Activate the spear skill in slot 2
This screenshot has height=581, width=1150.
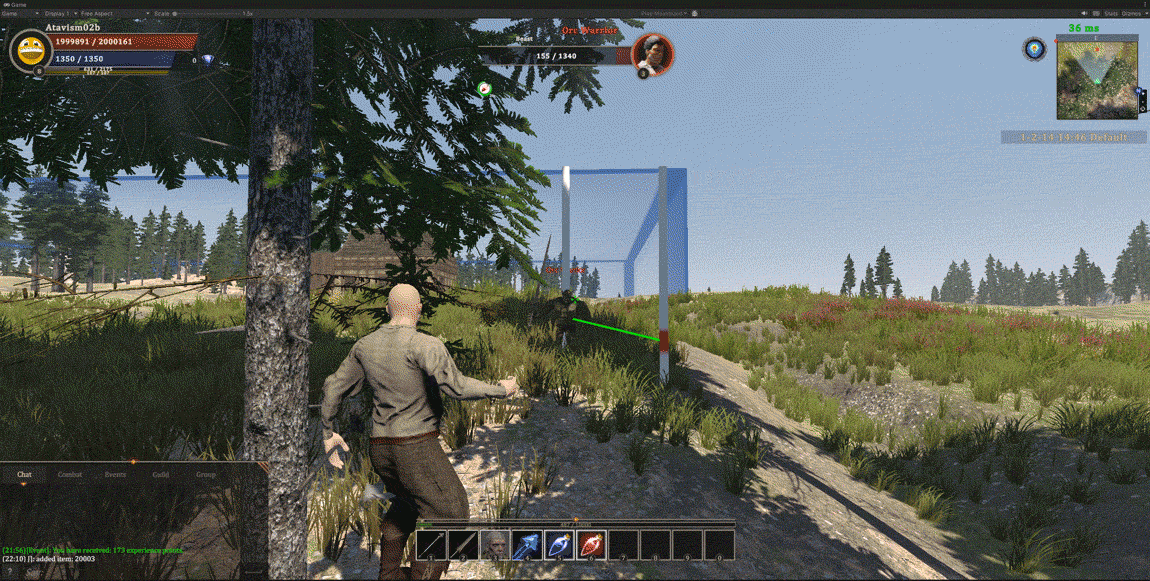463,545
